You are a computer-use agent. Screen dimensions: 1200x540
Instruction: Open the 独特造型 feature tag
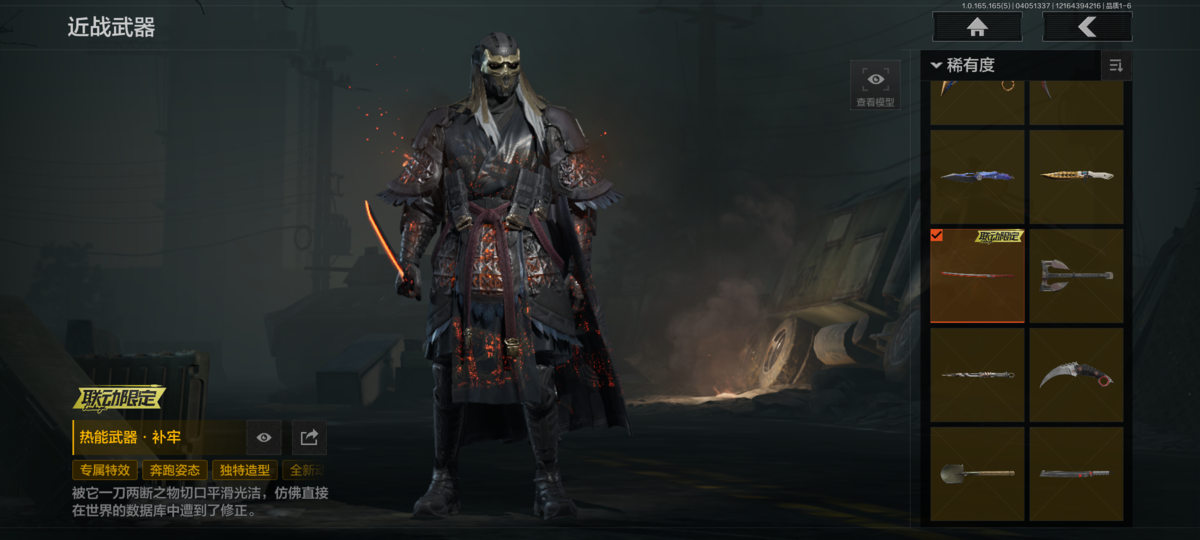244,470
